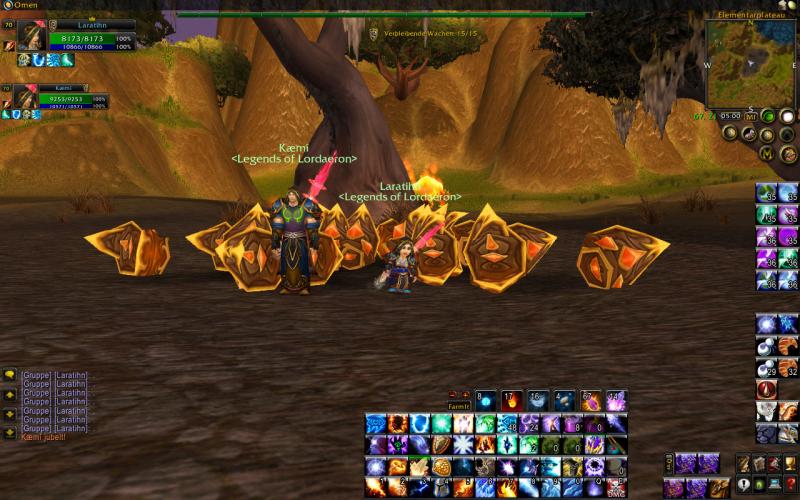This screenshot has width=800, height=500.
Task: Select the red flame icon on right bar
Action: point(767,389)
